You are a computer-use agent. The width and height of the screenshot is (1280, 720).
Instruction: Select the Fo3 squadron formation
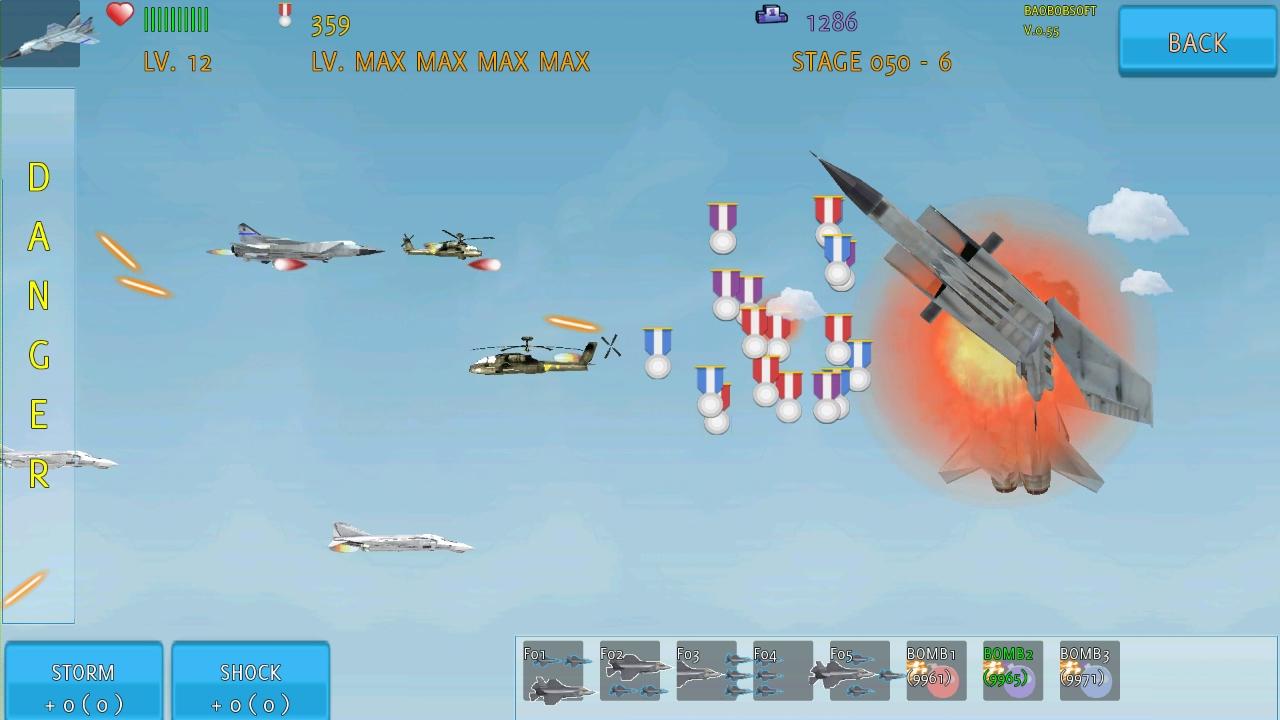tap(706, 671)
